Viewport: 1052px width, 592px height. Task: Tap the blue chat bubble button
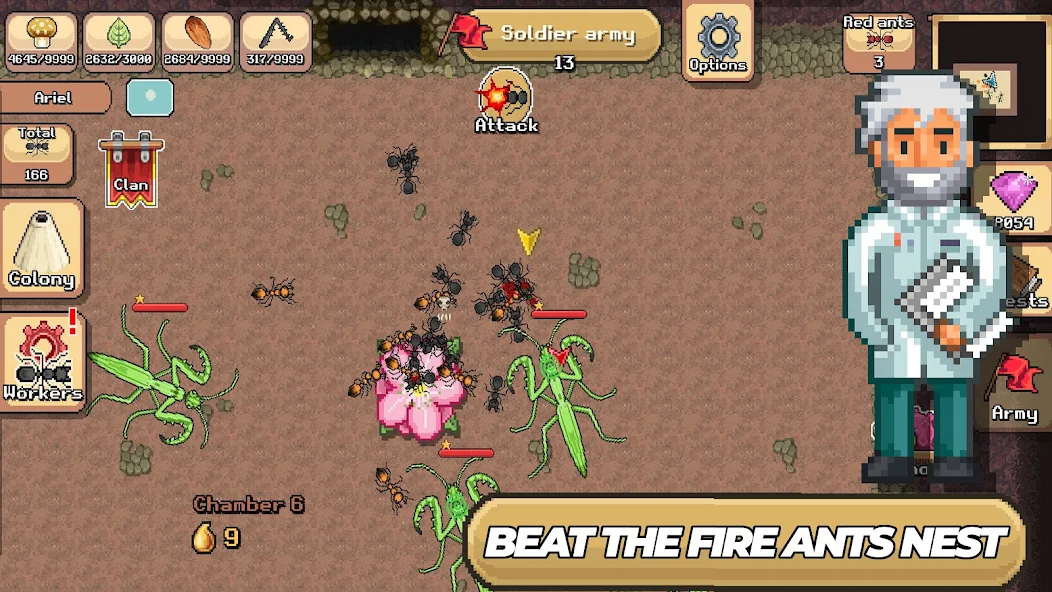pyautogui.click(x=150, y=98)
